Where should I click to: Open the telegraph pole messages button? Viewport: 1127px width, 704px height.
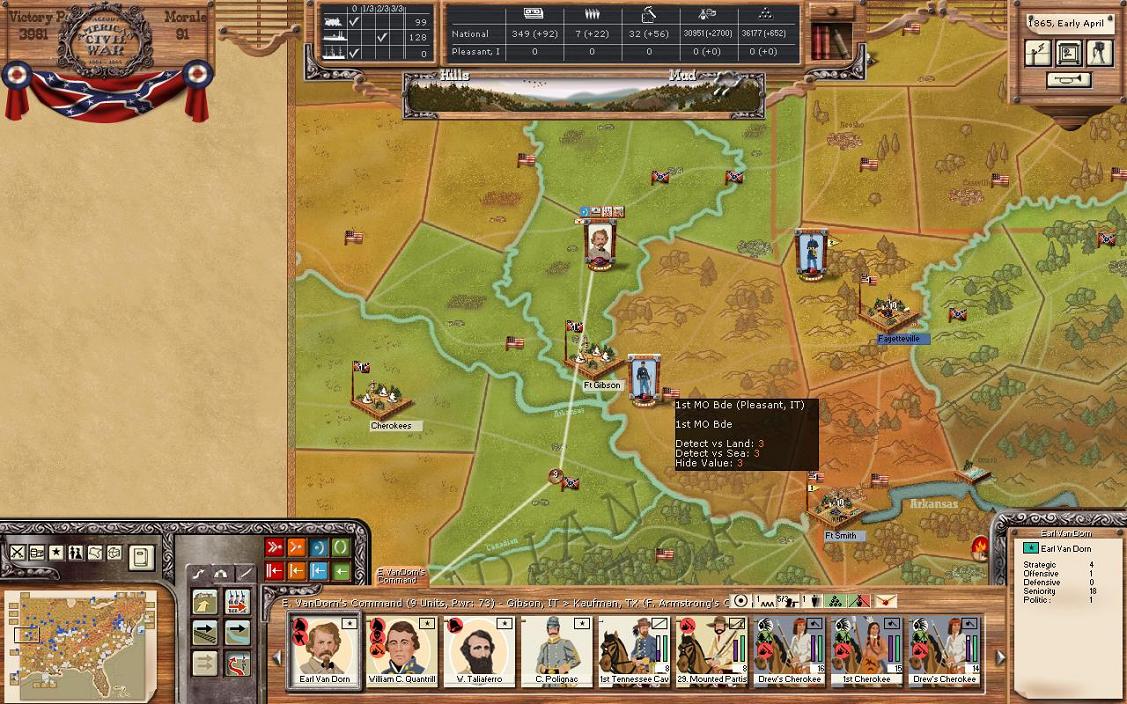pyautogui.click(x=1039, y=53)
